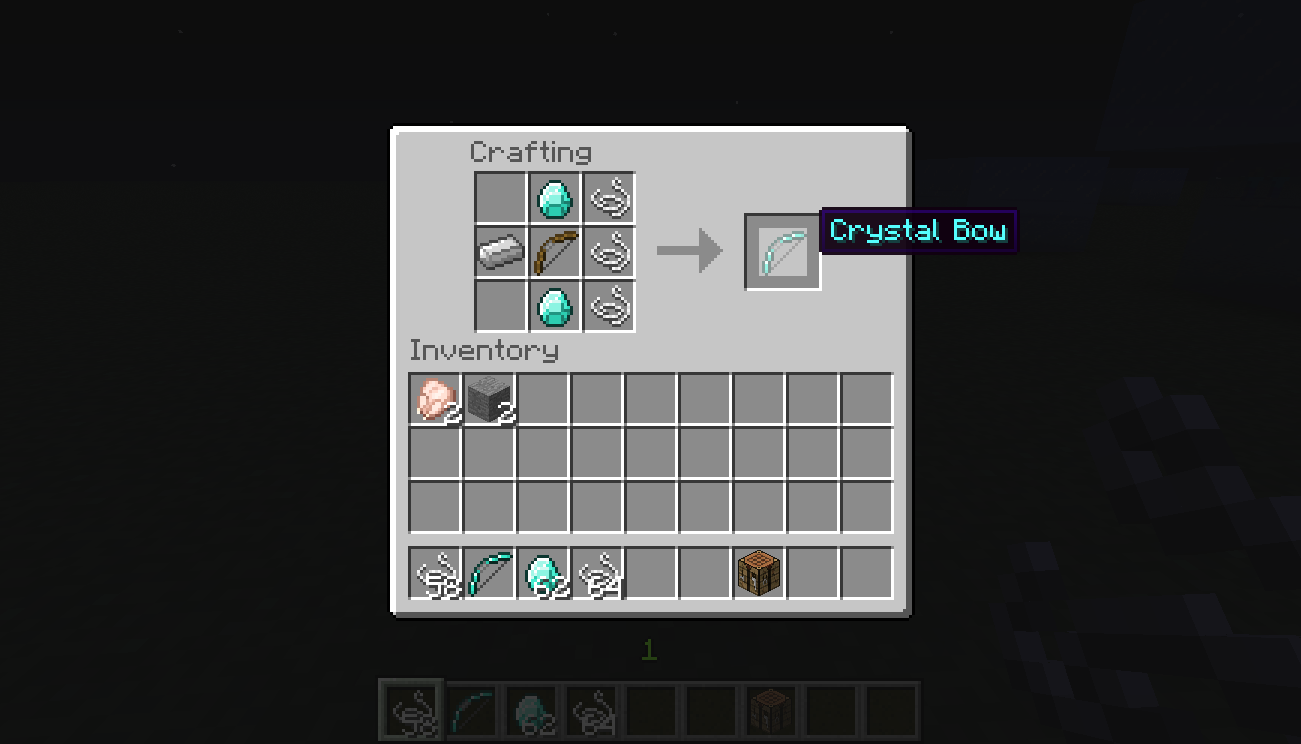Viewport: 1301px width, 744px height.
Task: Select the second string stack in the hotbar
Action: coord(597,571)
